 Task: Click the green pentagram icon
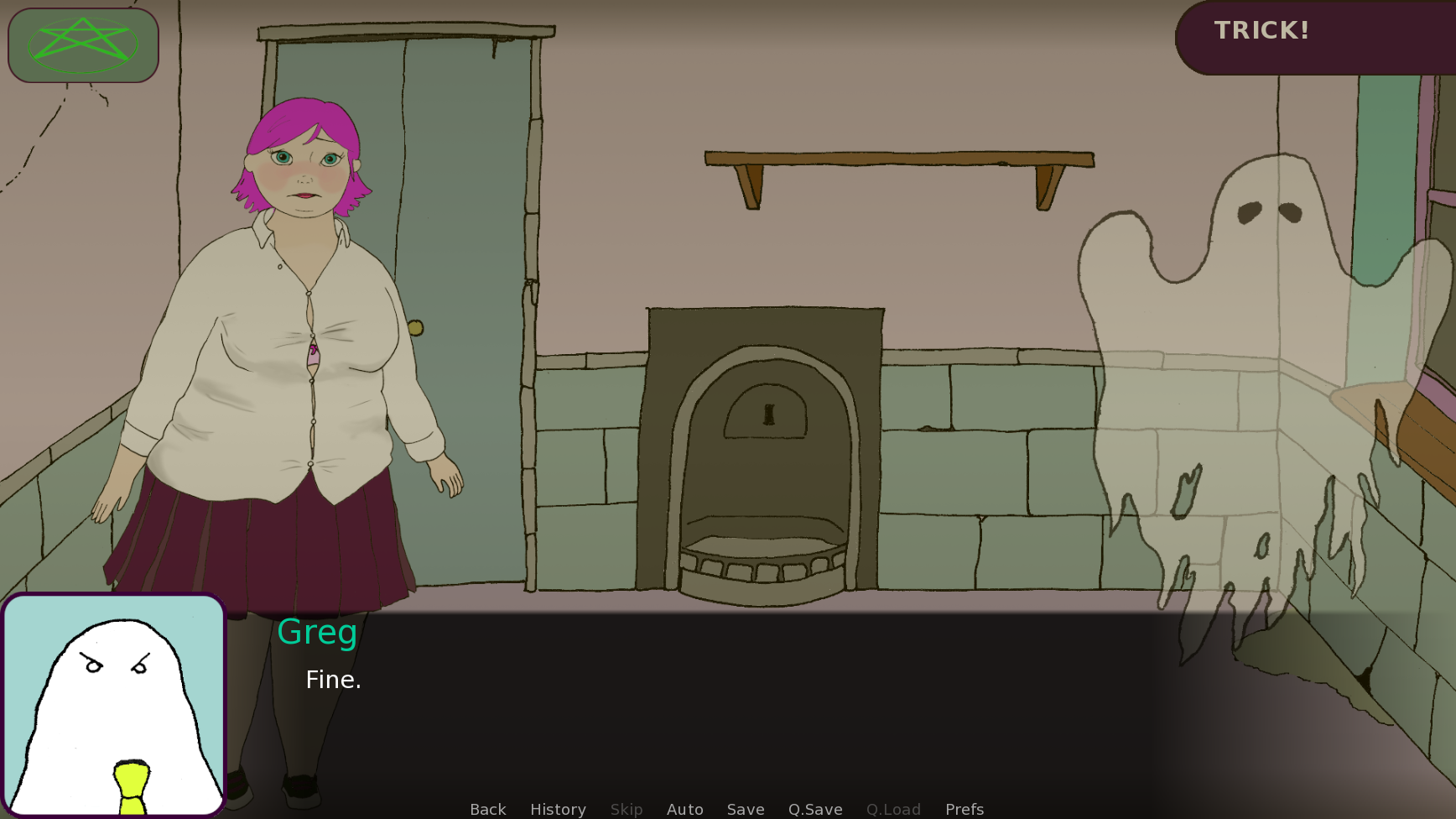pos(82,45)
